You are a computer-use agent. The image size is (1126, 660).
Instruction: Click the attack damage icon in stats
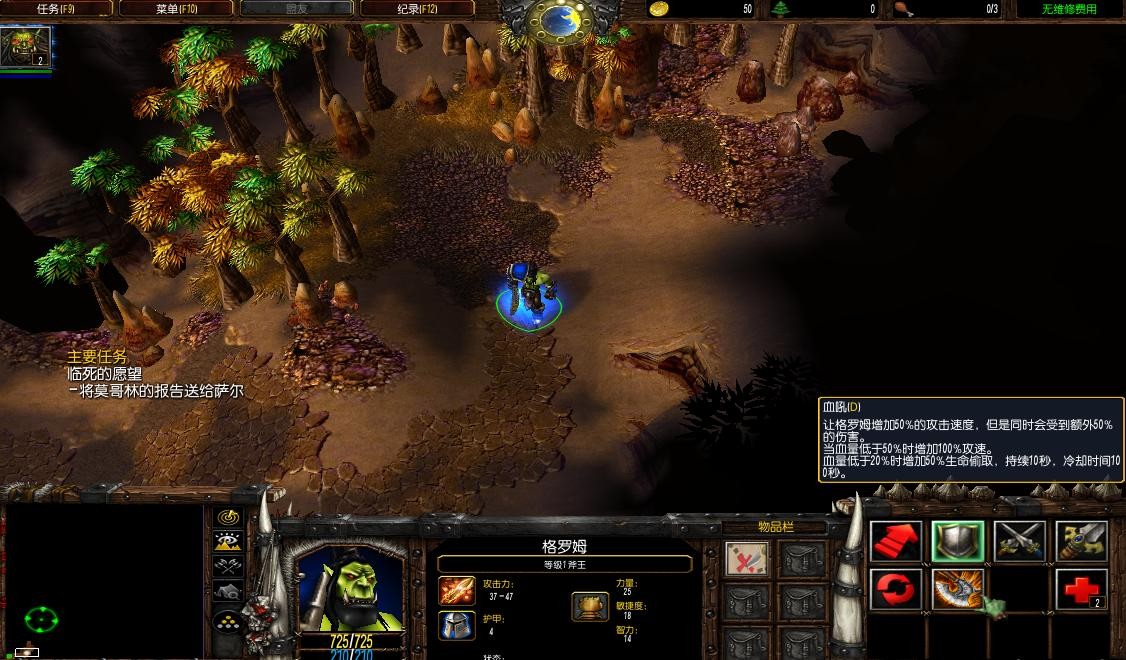[x=457, y=590]
